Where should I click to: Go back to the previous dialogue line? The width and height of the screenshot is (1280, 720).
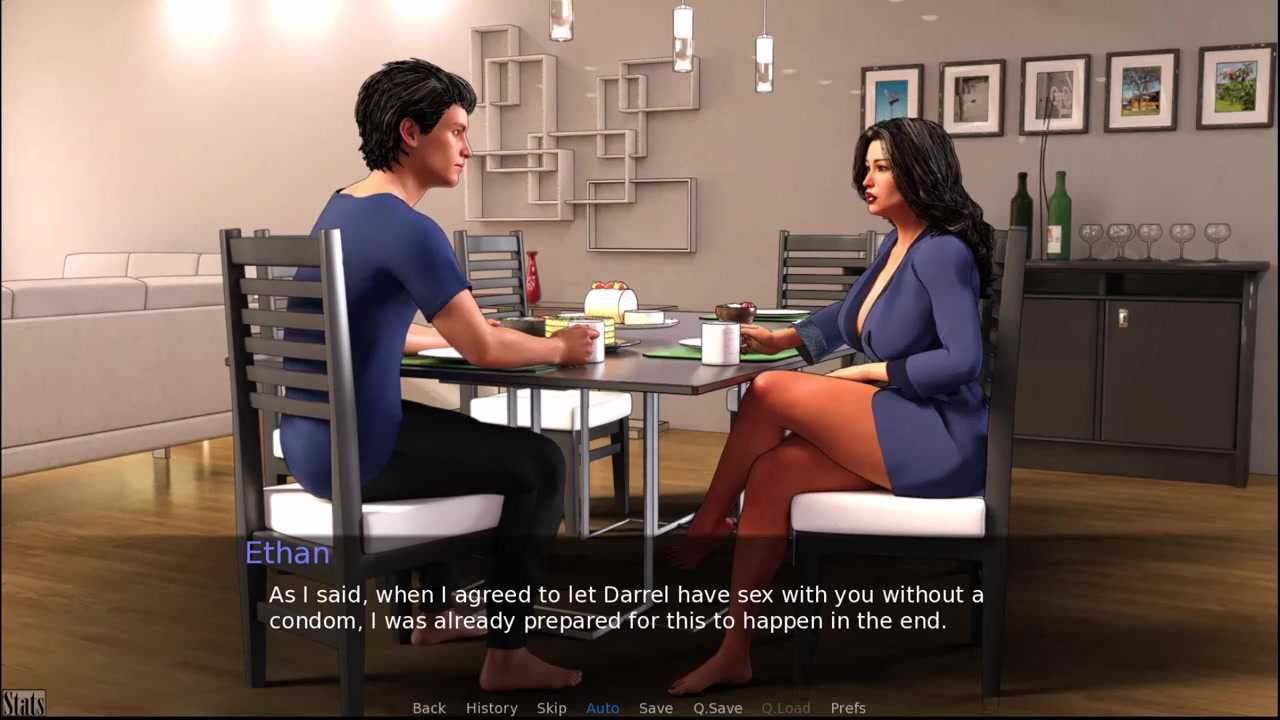(x=429, y=708)
